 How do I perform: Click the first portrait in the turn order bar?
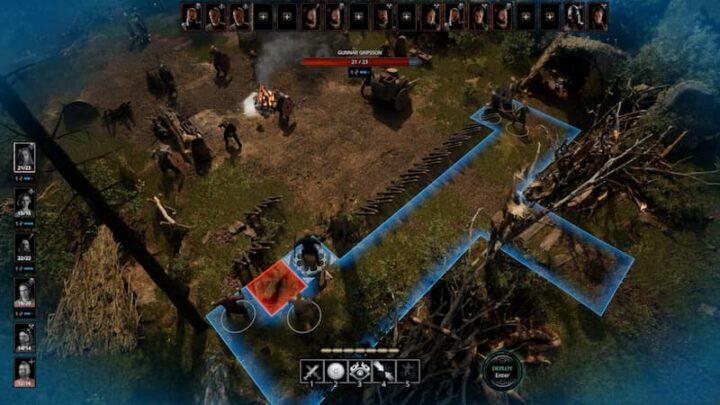(x=192, y=16)
